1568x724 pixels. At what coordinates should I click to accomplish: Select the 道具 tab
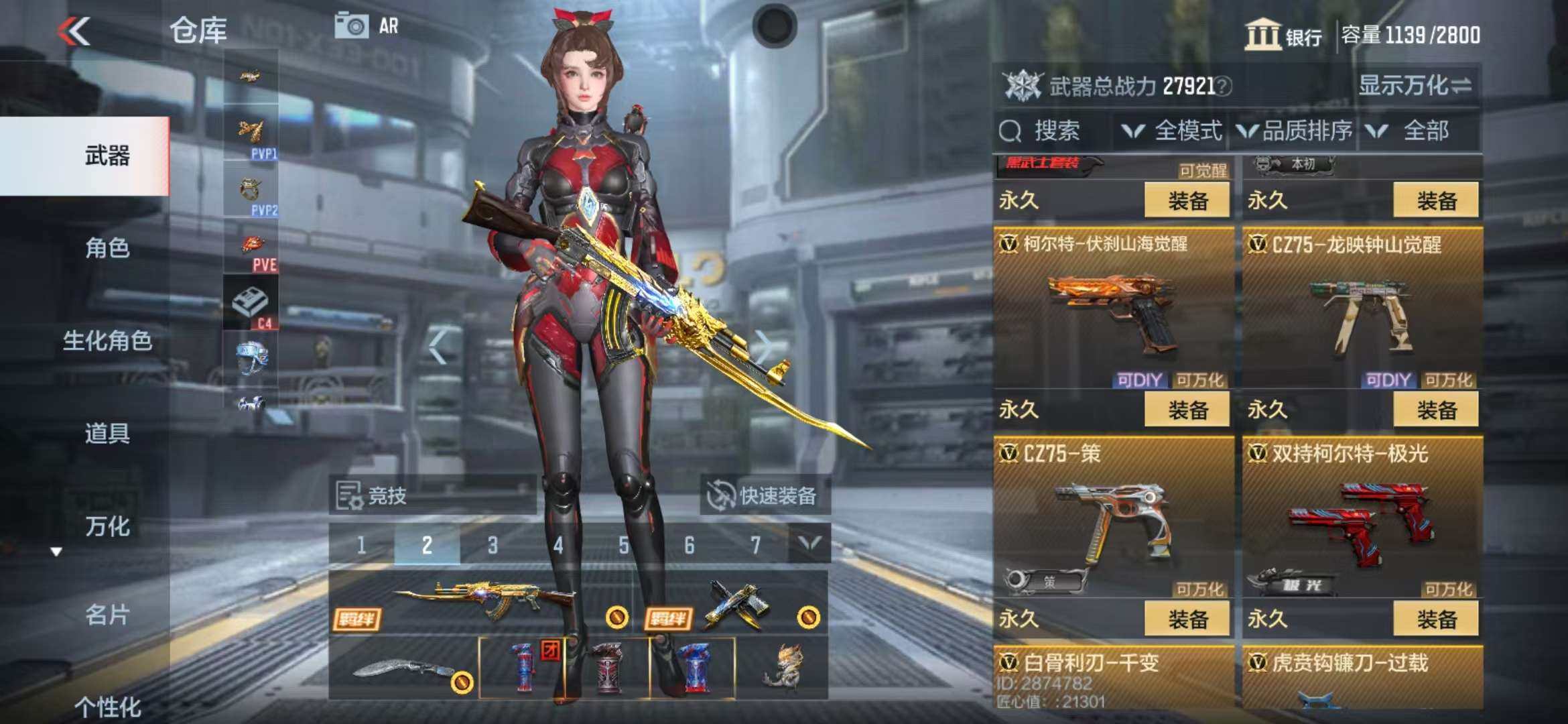coord(107,433)
